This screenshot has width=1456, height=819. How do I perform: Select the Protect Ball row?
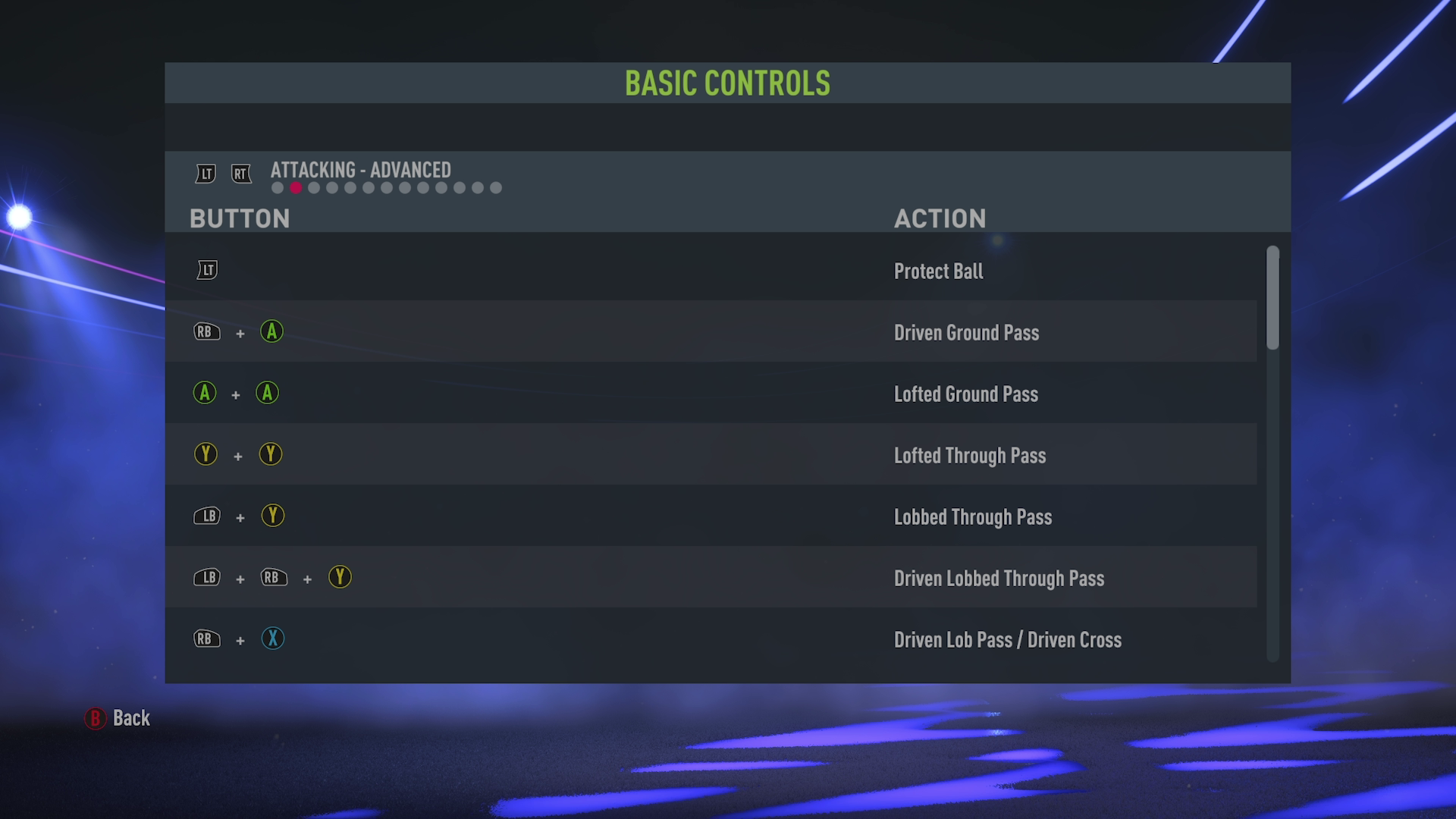click(682, 271)
